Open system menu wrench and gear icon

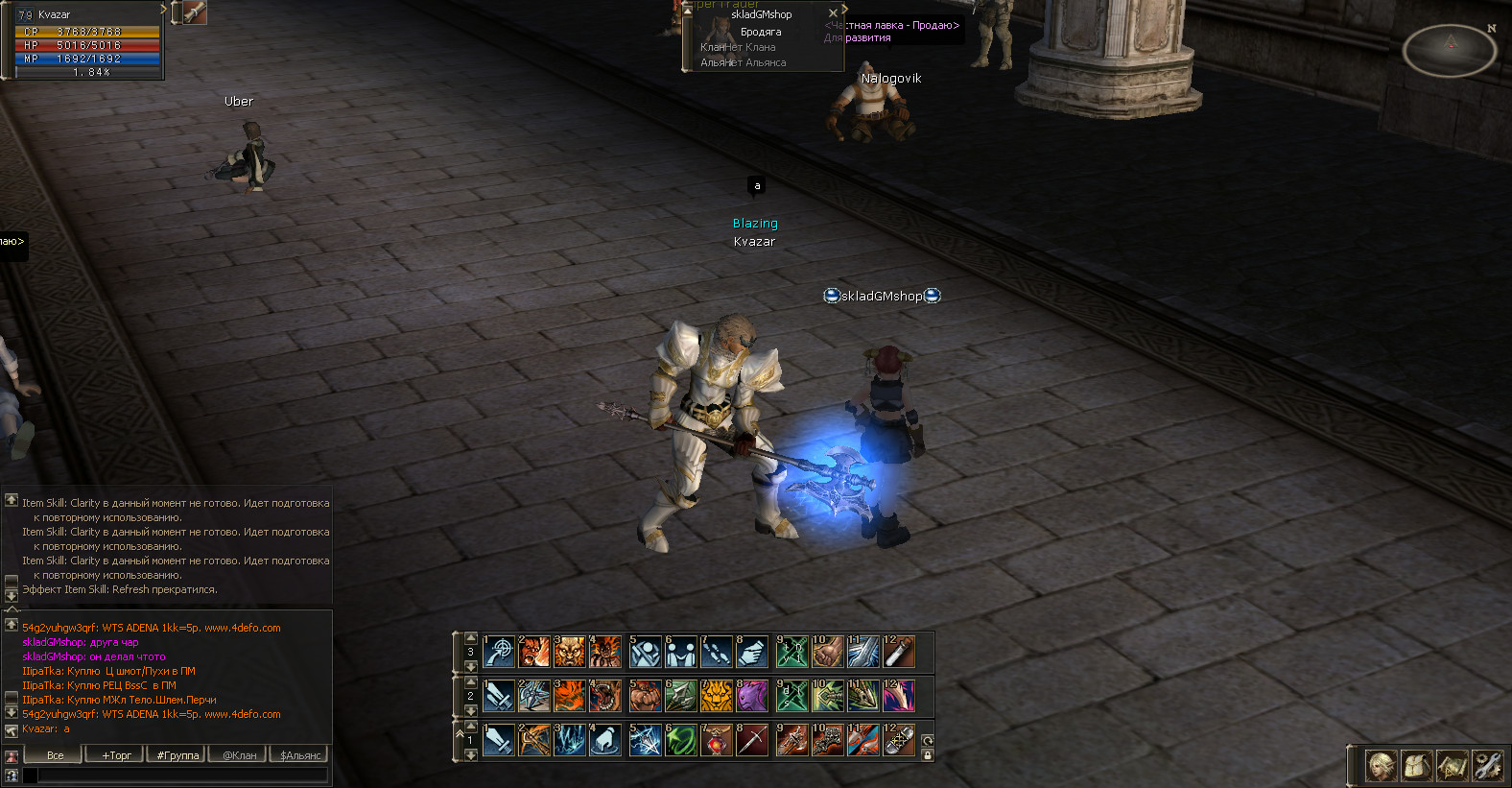click(1487, 766)
